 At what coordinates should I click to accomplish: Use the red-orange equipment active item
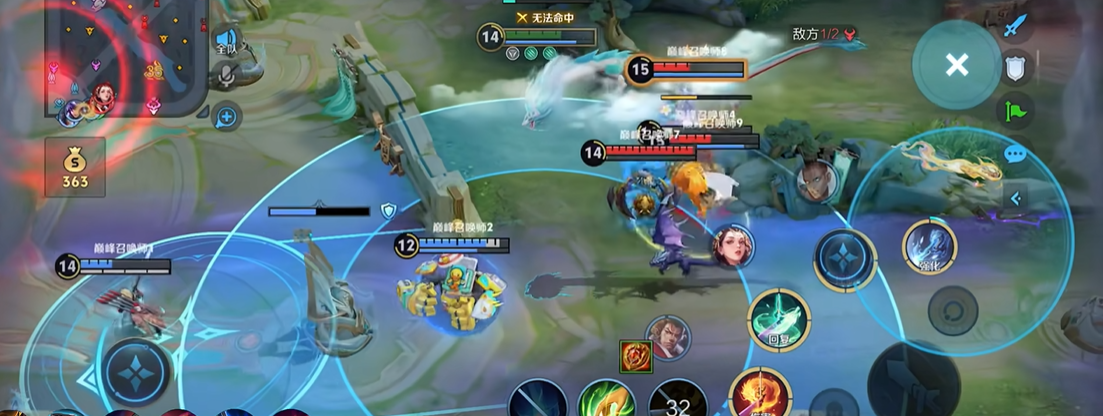635,356
